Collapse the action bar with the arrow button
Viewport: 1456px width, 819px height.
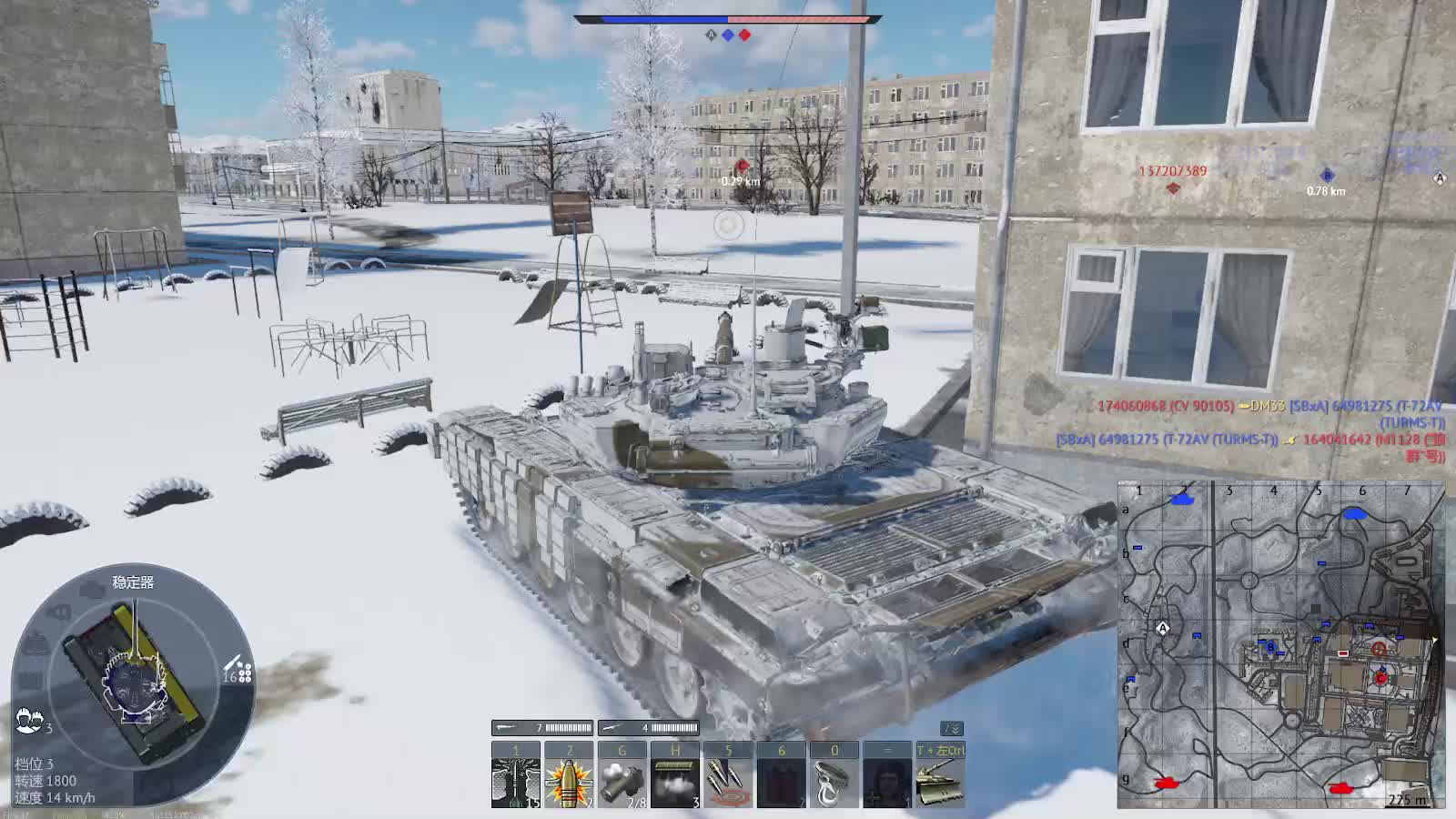point(951,729)
